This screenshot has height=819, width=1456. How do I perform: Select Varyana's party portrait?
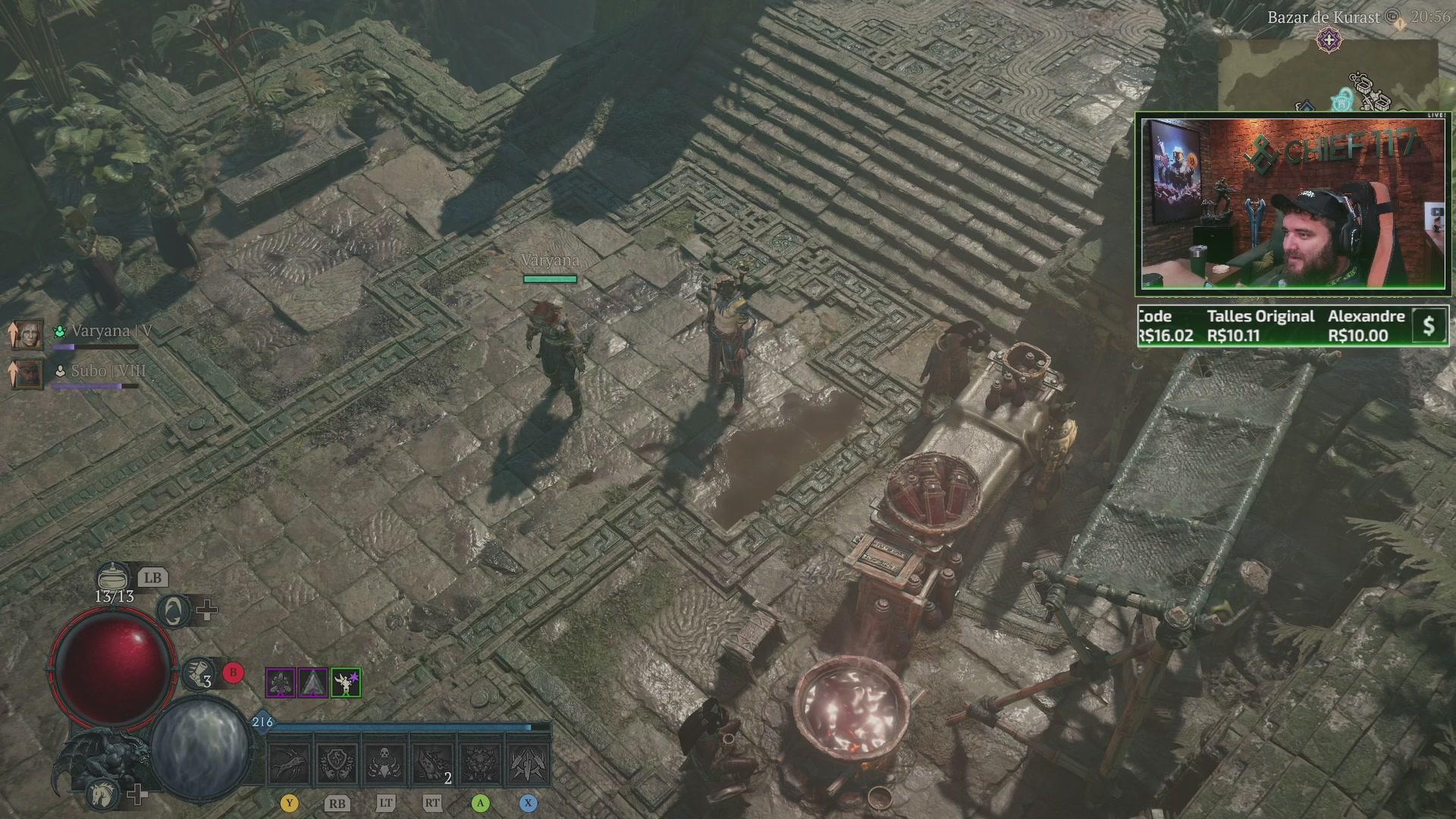27,334
